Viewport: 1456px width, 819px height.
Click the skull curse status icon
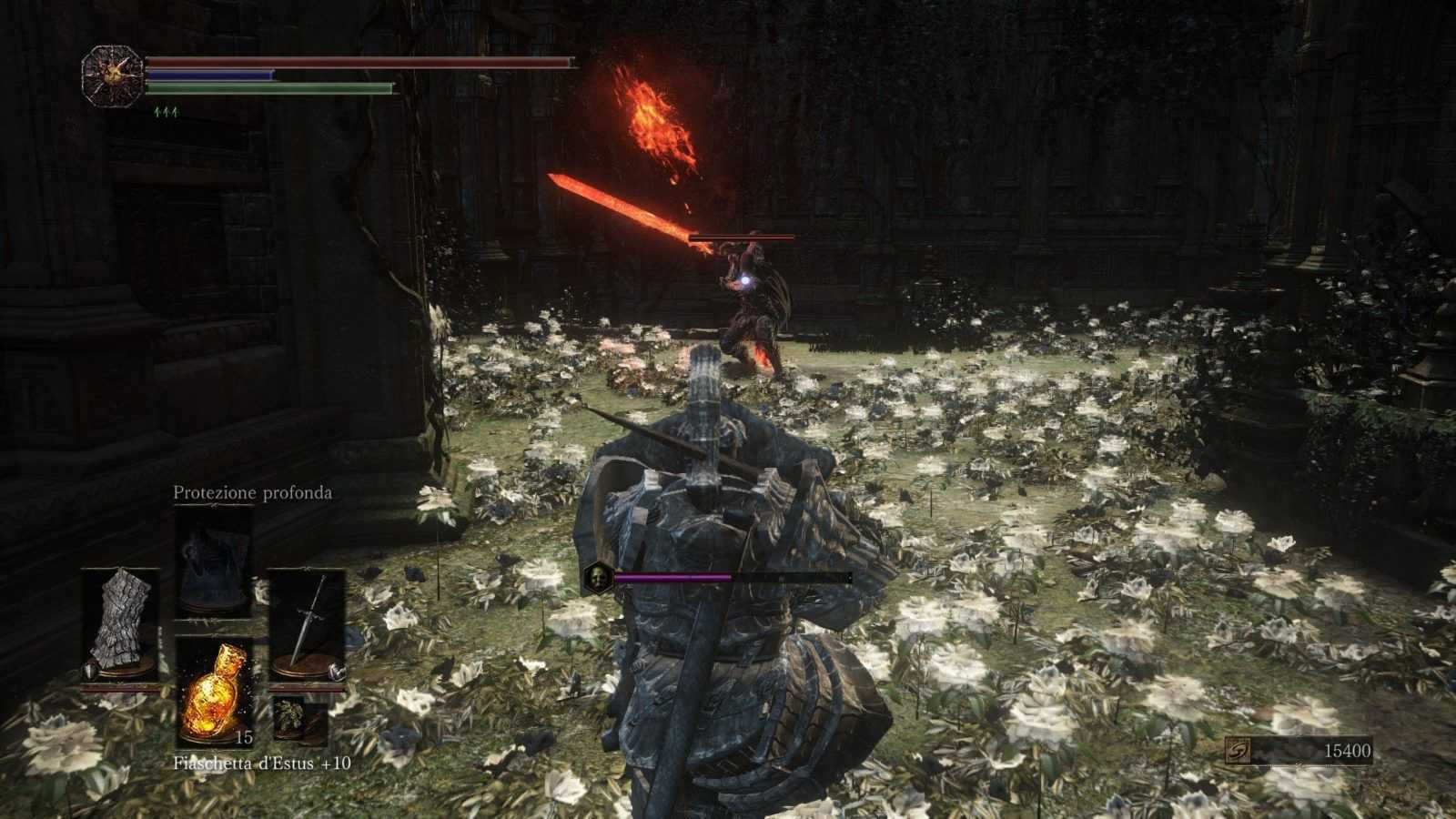[x=595, y=576]
